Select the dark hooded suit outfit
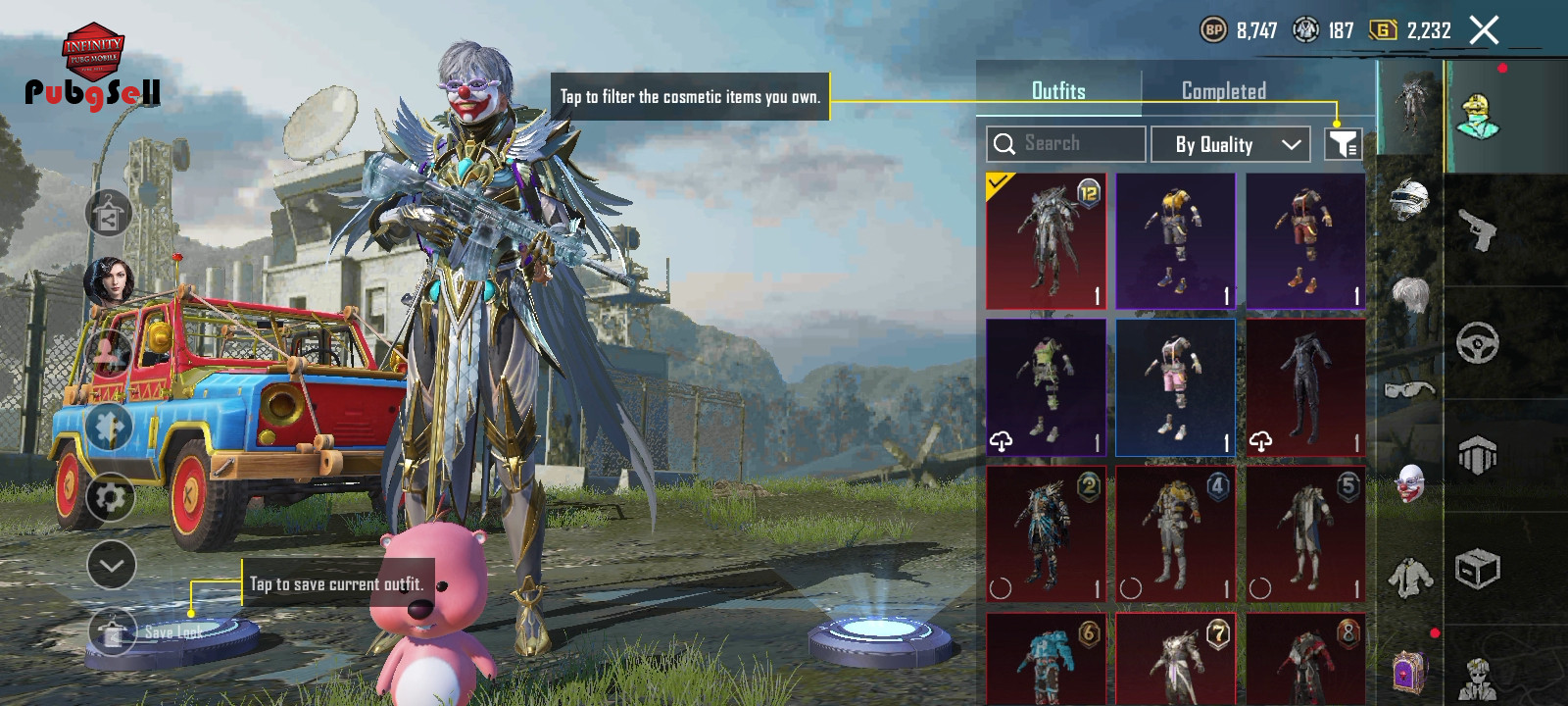This screenshot has width=1568, height=706. (1305, 387)
